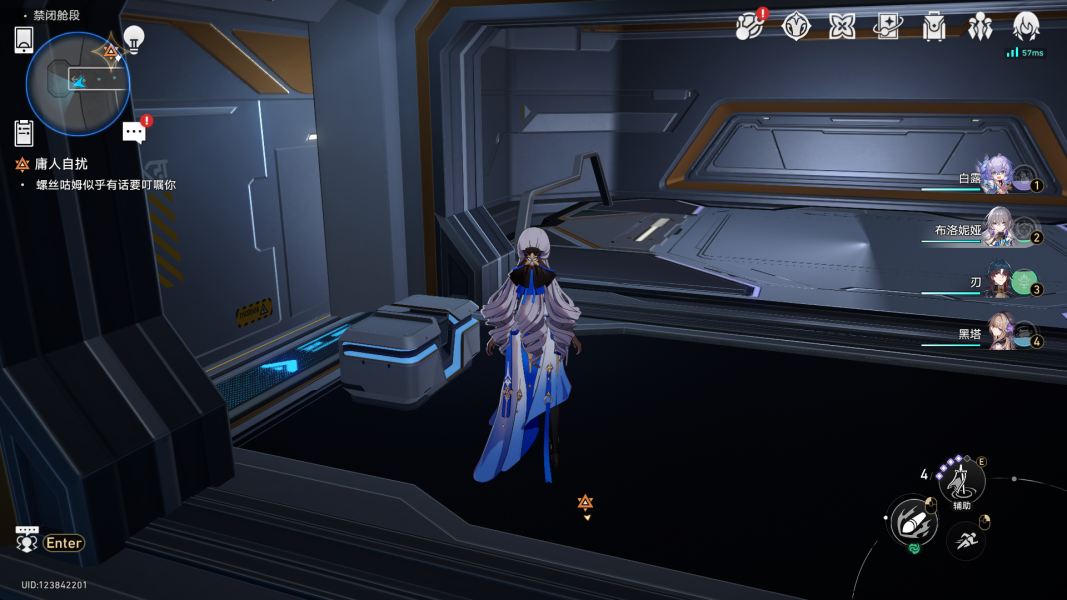
Task: Select the 庸人自扰 quest tracker
Action: tap(60, 164)
